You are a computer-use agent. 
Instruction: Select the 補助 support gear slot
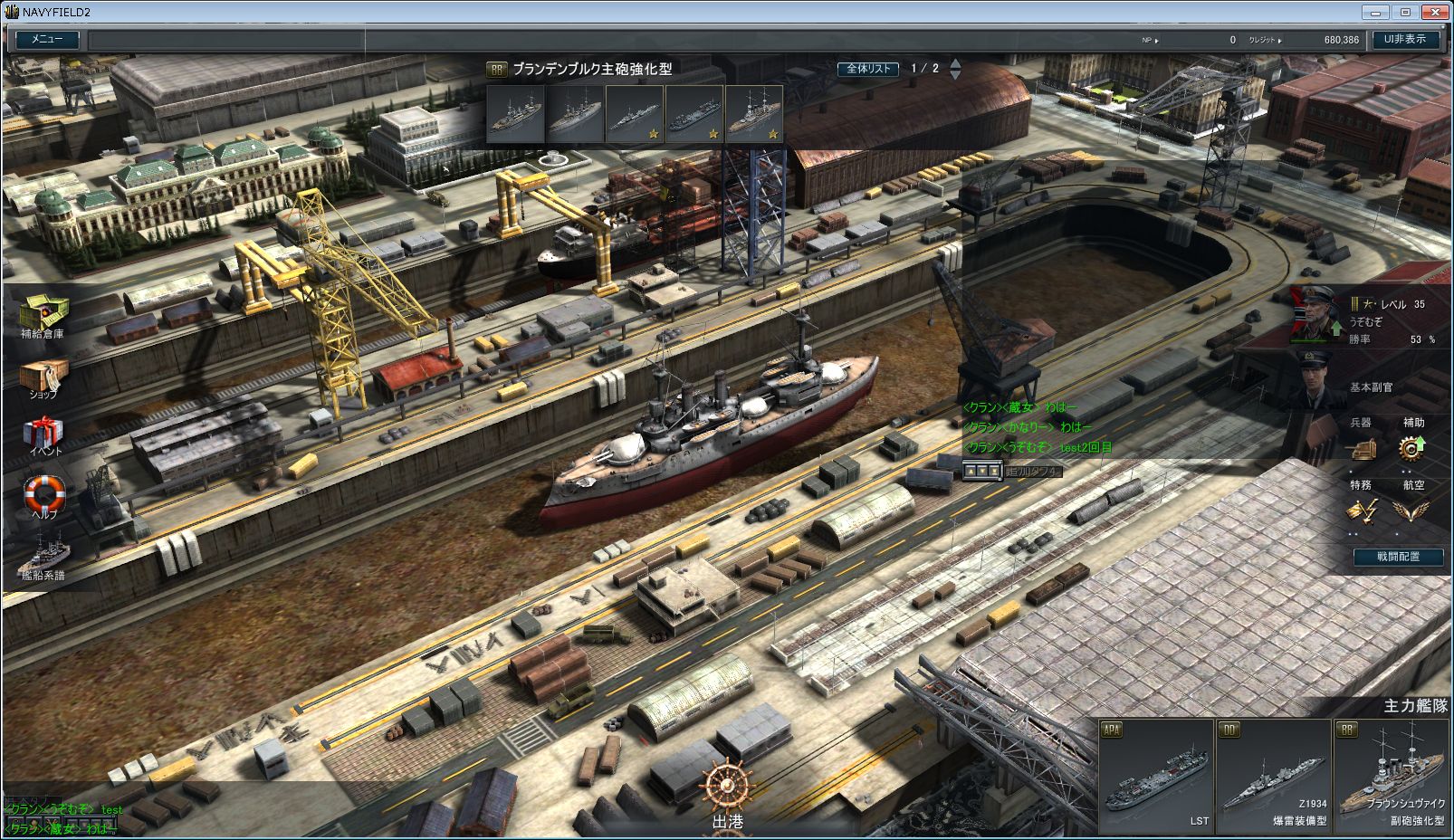click(1411, 447)
